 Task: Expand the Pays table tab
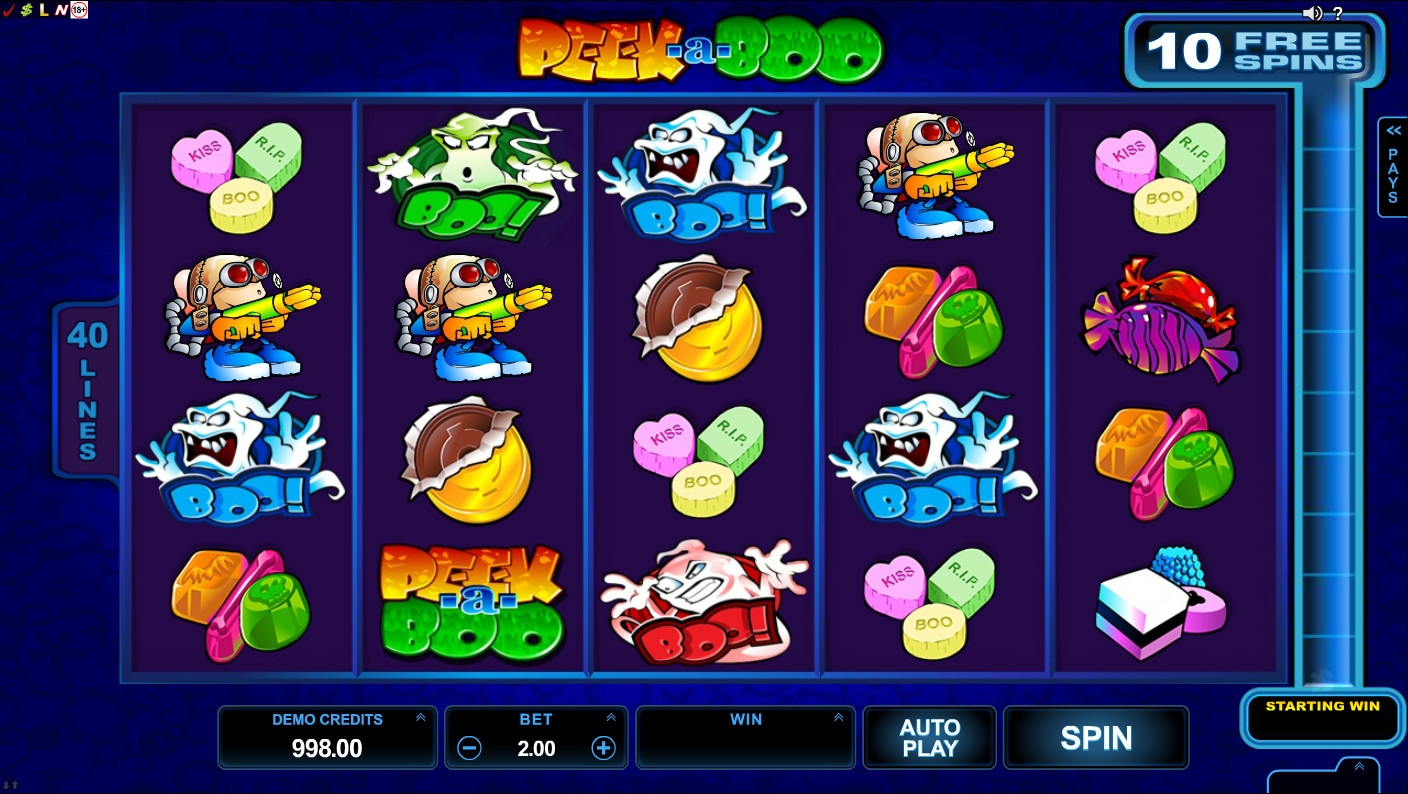point(1392,166)
